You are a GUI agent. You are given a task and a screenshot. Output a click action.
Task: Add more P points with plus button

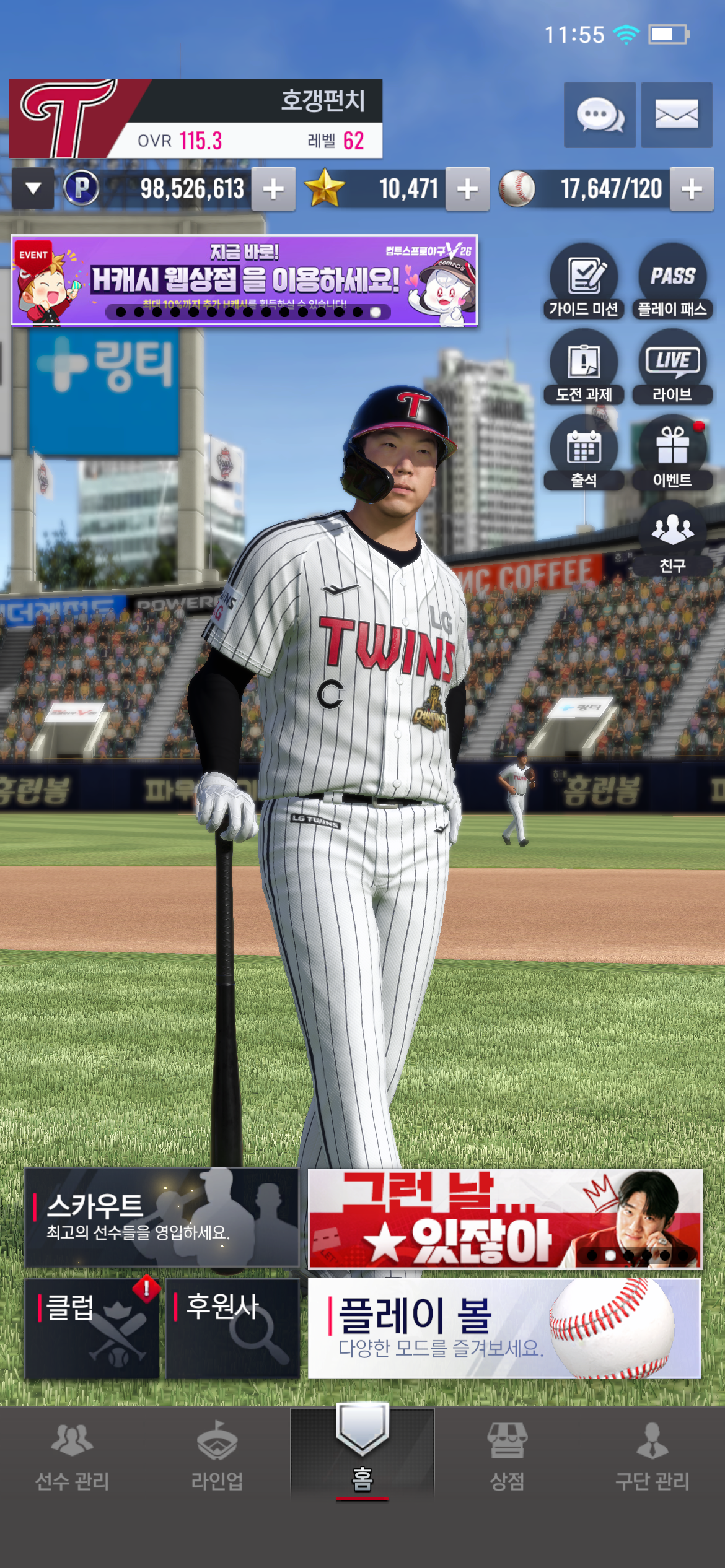point(273,189)
